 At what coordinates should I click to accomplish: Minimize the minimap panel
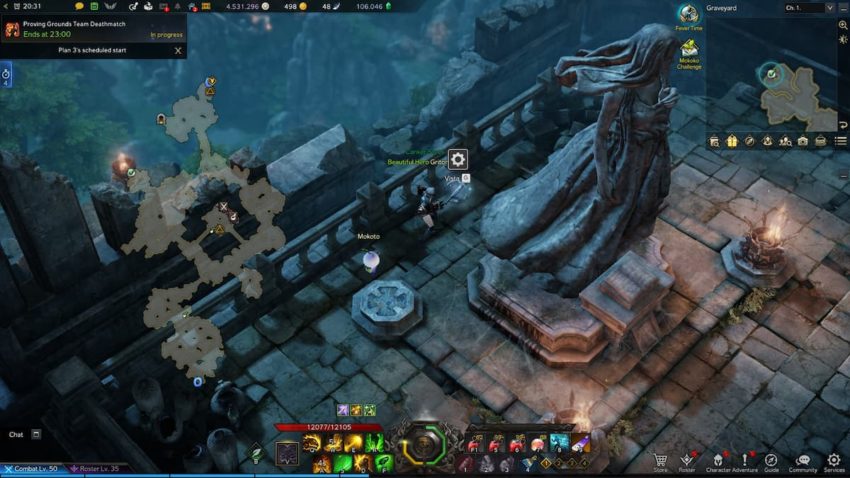coord(843,8)
